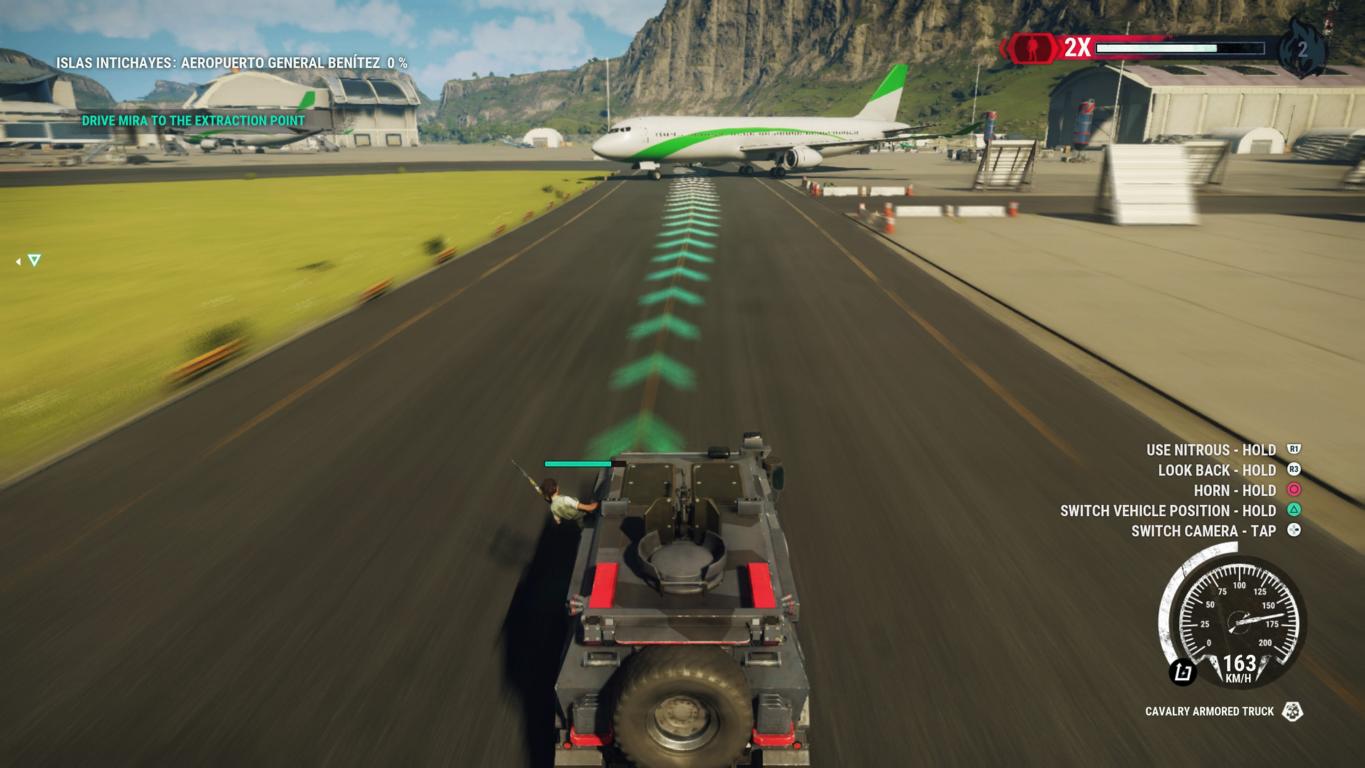Select the triangular waypoint marker
1365x768 pixels.
[x=34, y=260]
